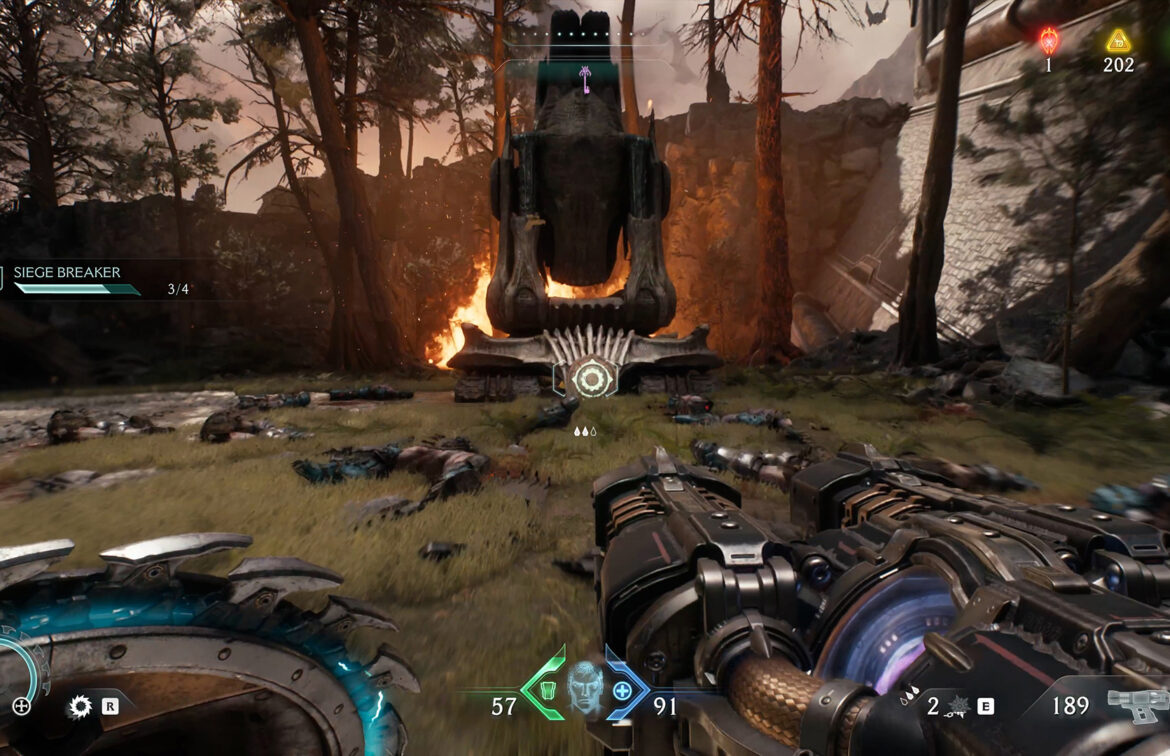Select the blue health cross icon

click(622, 689)
